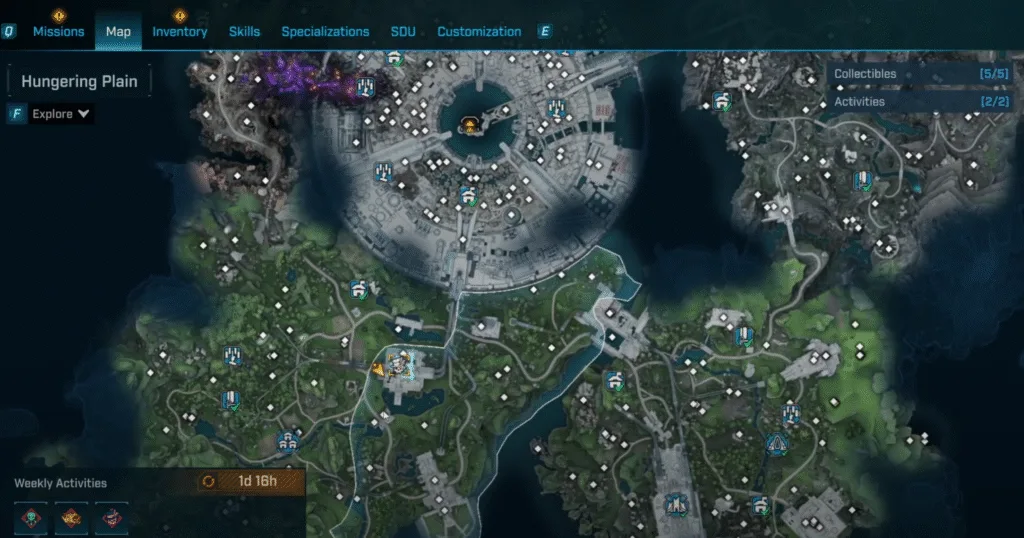1024x538 pixels.
Task: Show the SDU tab
Action: click(403, 31)
